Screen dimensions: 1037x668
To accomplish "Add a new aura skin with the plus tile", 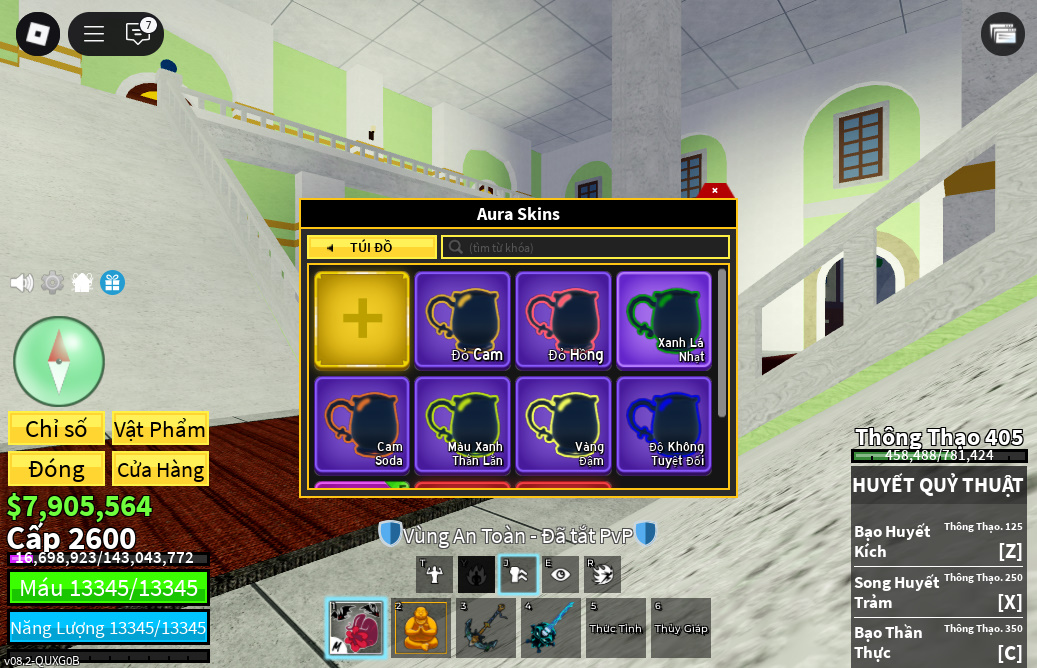I will click(362, 319).
